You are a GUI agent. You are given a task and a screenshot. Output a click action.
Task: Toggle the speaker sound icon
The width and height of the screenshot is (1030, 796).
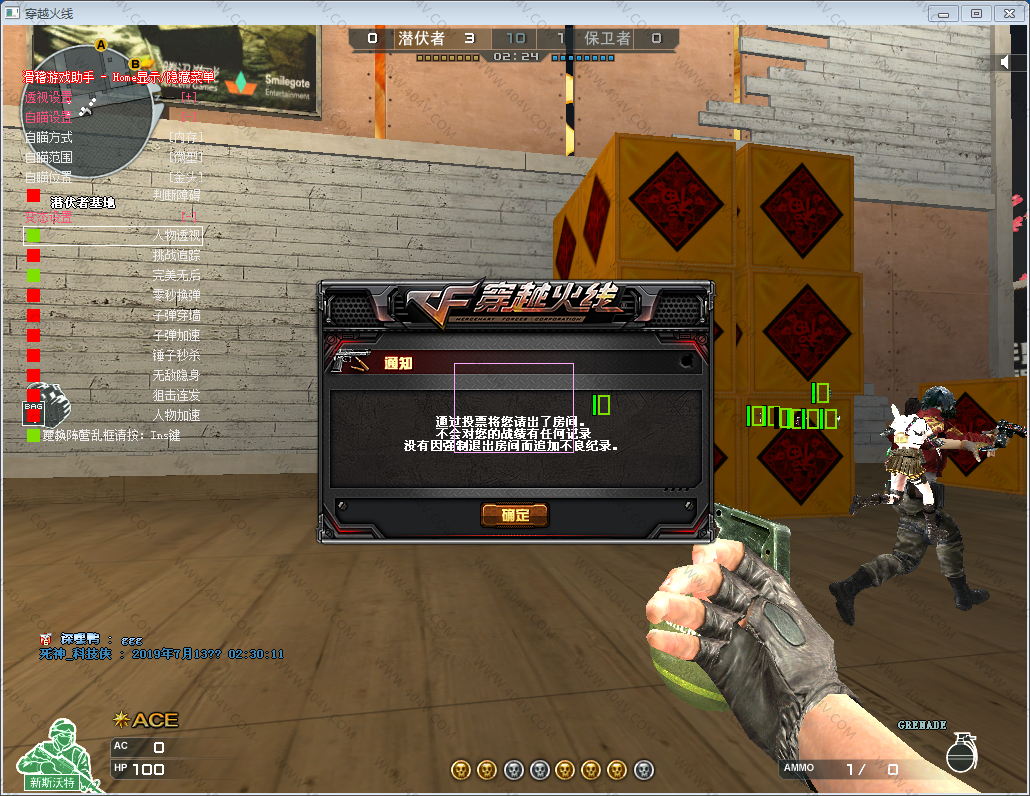pos(1006,62)
